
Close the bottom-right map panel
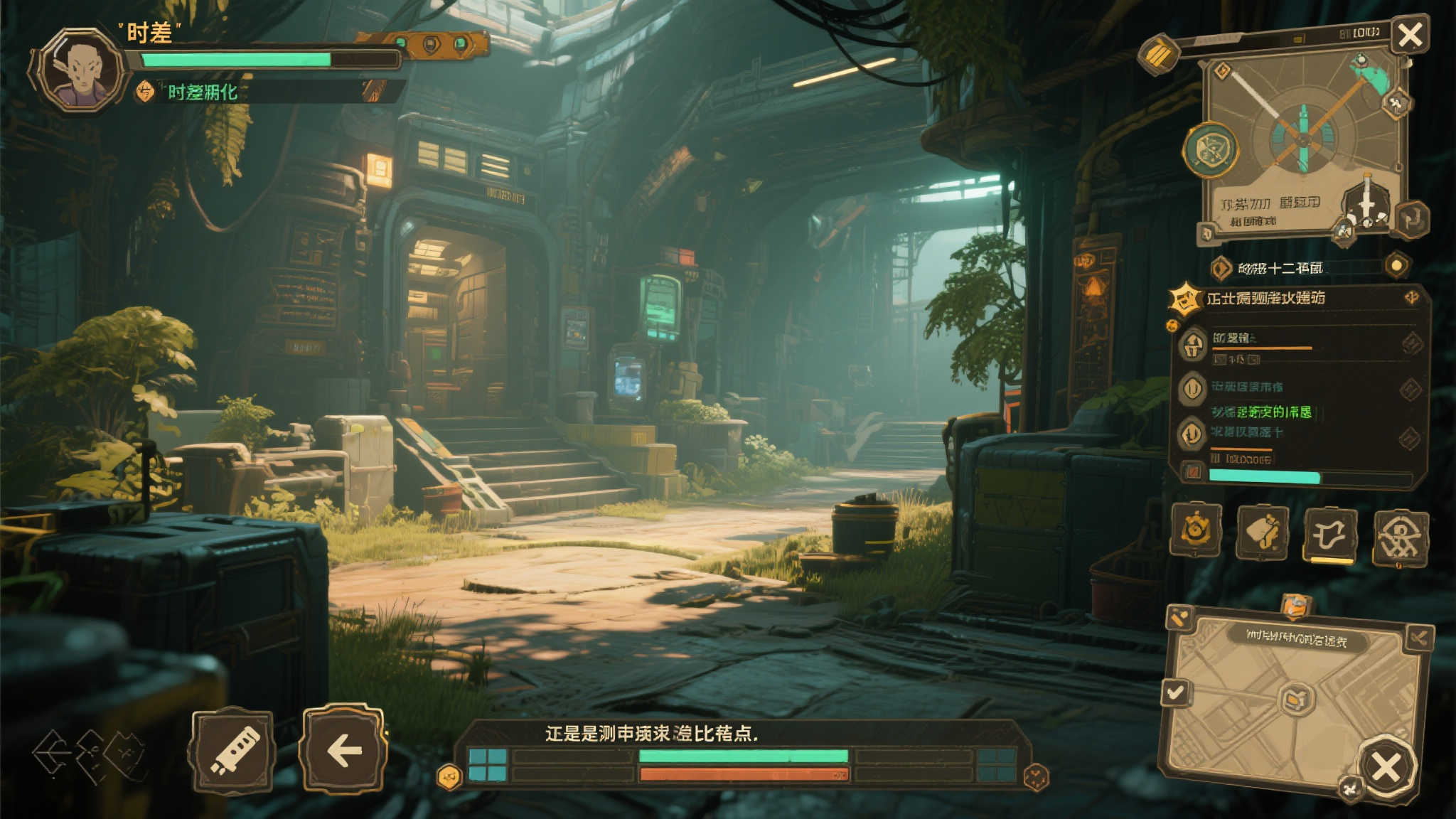[x=1386, y=767]
